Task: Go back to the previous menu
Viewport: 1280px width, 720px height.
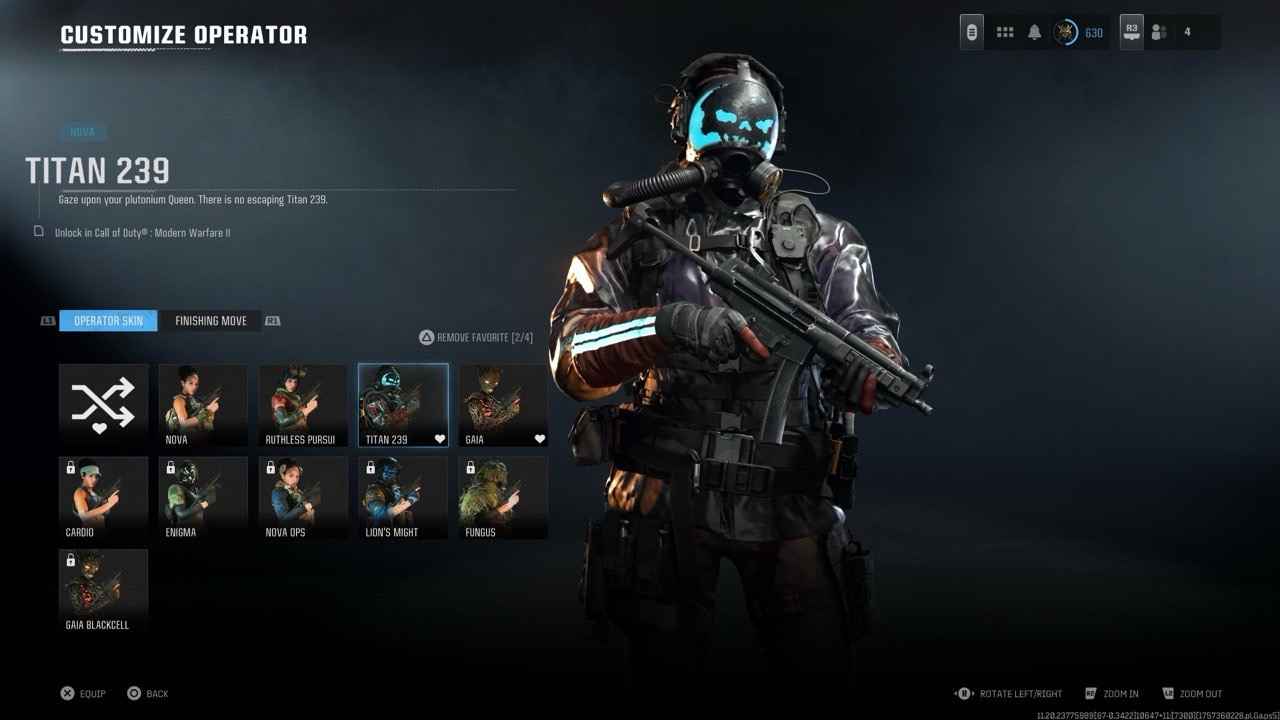Action: point(148,693)
